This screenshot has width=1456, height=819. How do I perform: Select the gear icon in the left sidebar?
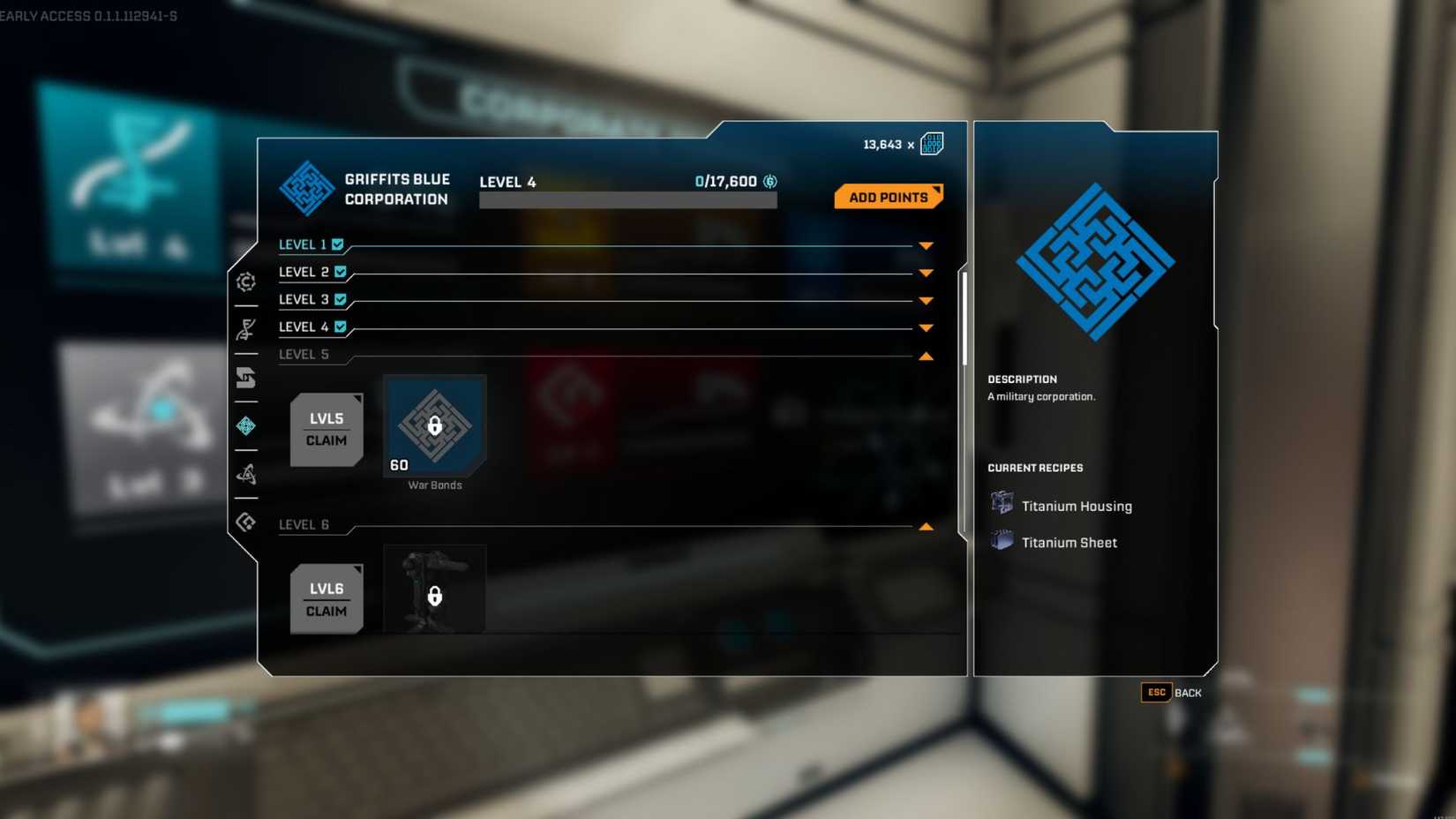pyautogui.click(x=246, y=282)
